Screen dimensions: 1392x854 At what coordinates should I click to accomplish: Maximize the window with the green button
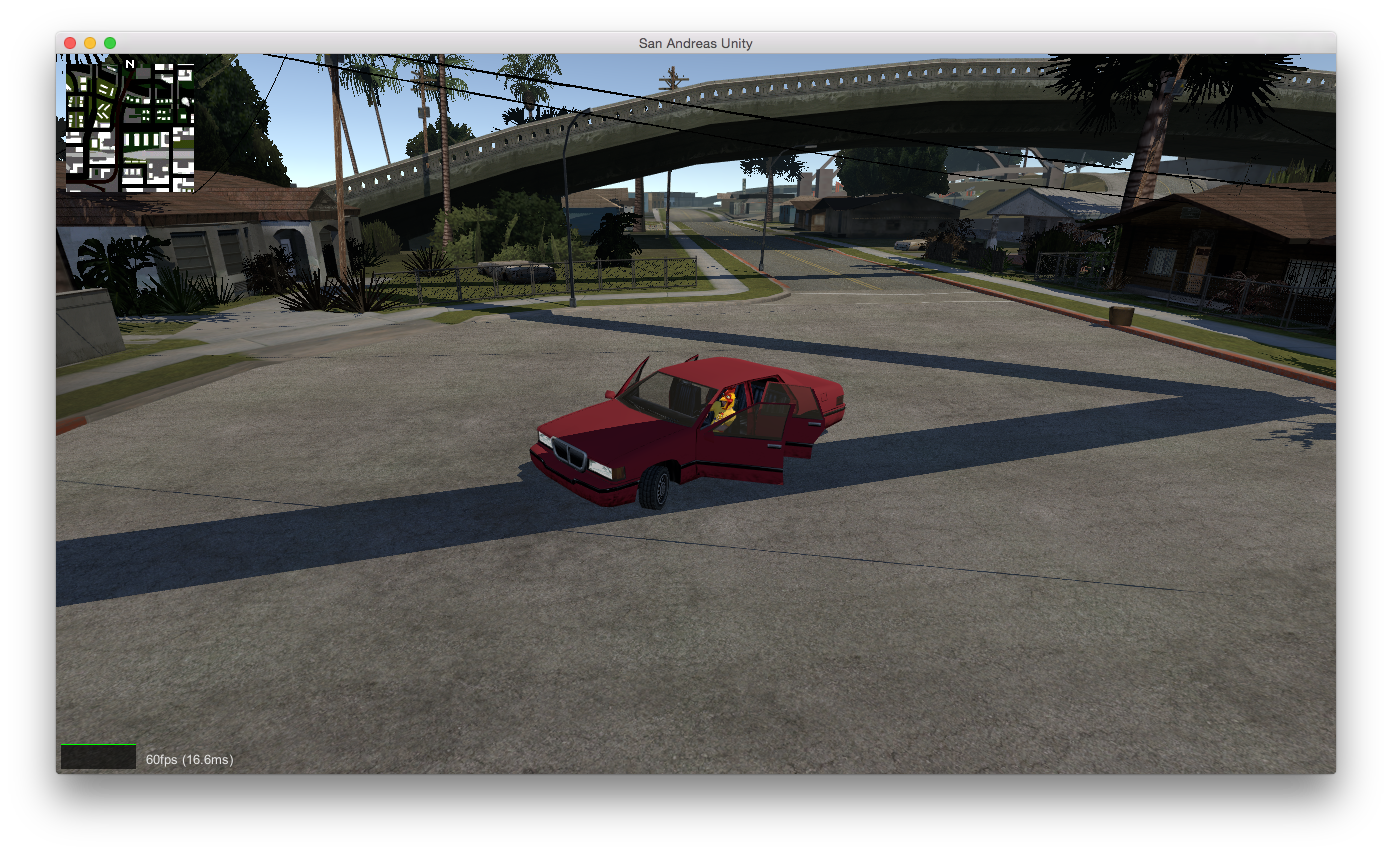(110, 43)
